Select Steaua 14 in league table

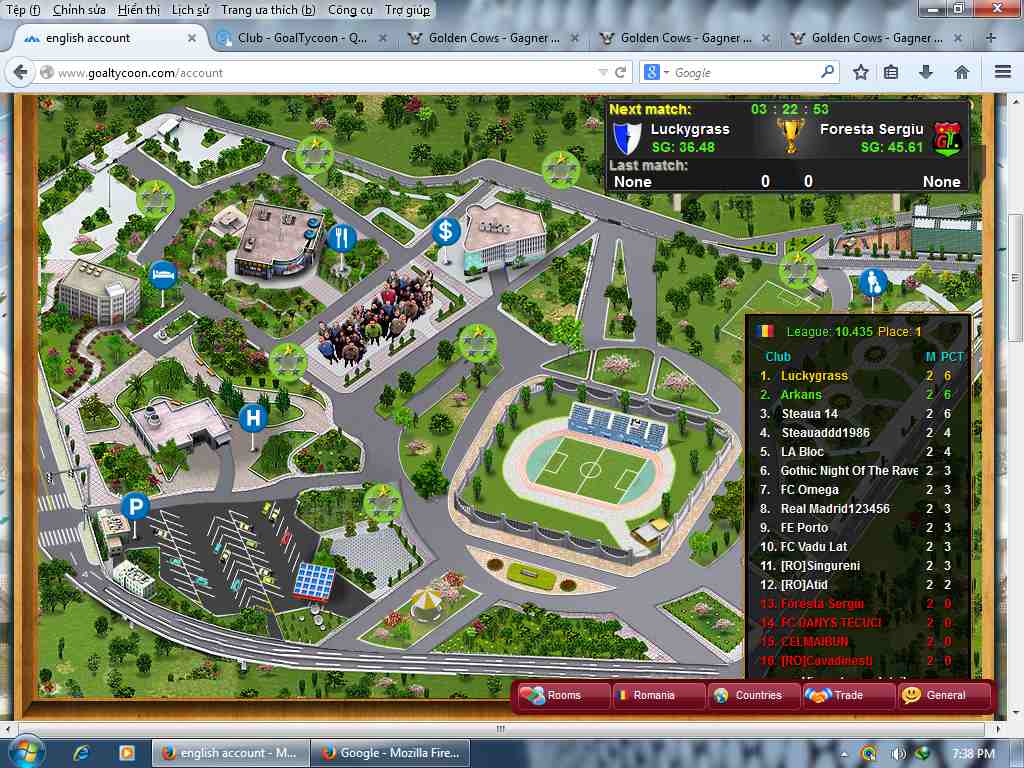(x=809, y=414)
